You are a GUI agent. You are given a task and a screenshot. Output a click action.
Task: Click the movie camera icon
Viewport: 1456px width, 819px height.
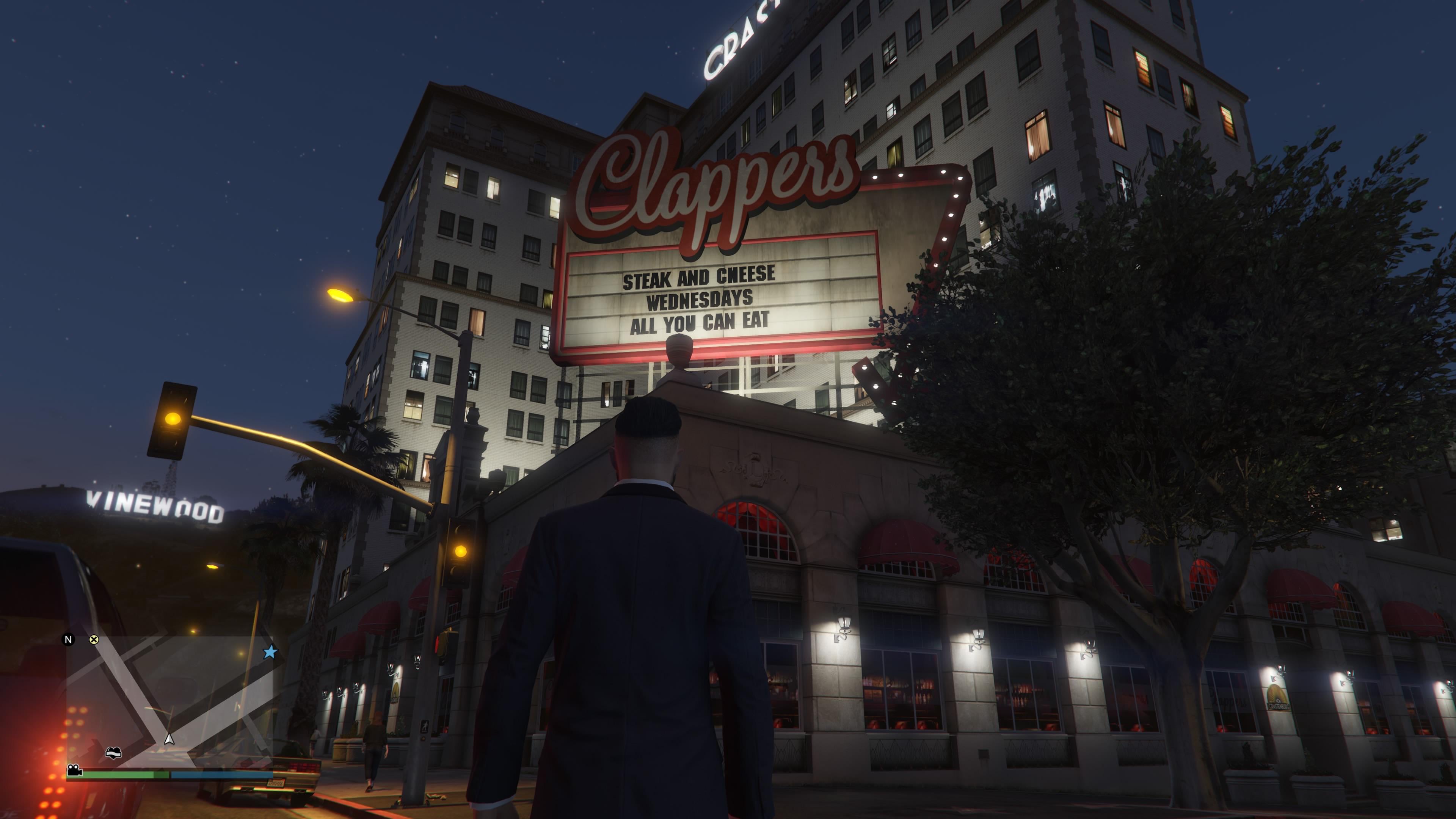74,770
